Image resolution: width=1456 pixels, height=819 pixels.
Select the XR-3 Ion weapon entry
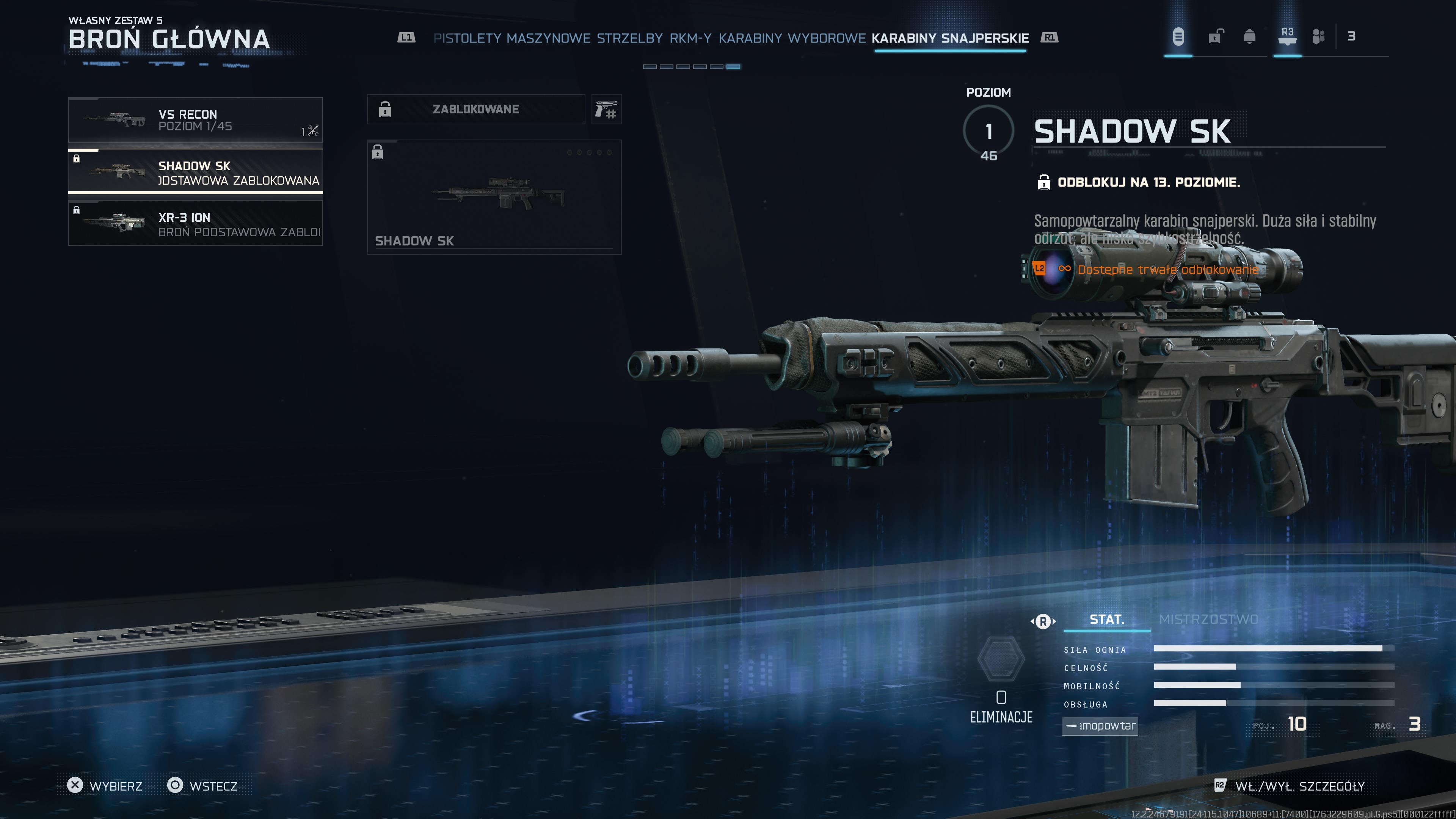(x=195, y=224)
